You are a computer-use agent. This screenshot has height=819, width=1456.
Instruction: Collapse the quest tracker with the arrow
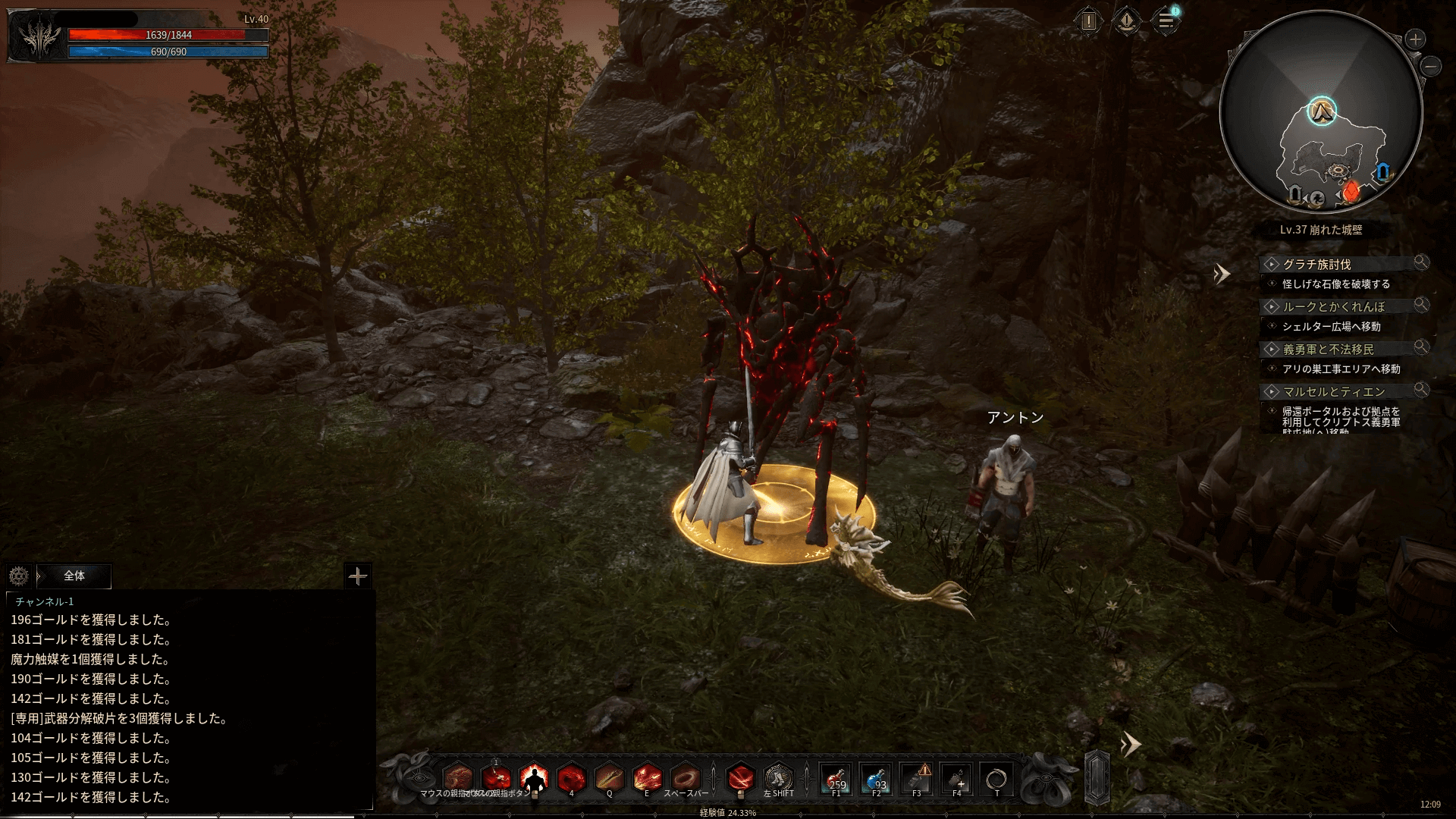[1220, 274]
